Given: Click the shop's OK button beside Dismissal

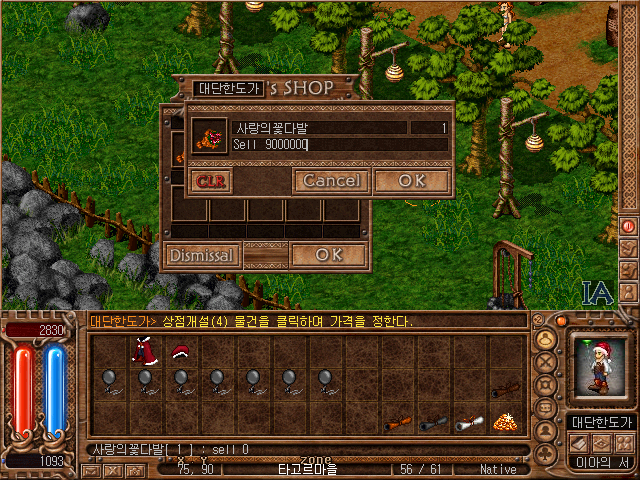Looking at the screenshot, I should (x=328, y=255).
